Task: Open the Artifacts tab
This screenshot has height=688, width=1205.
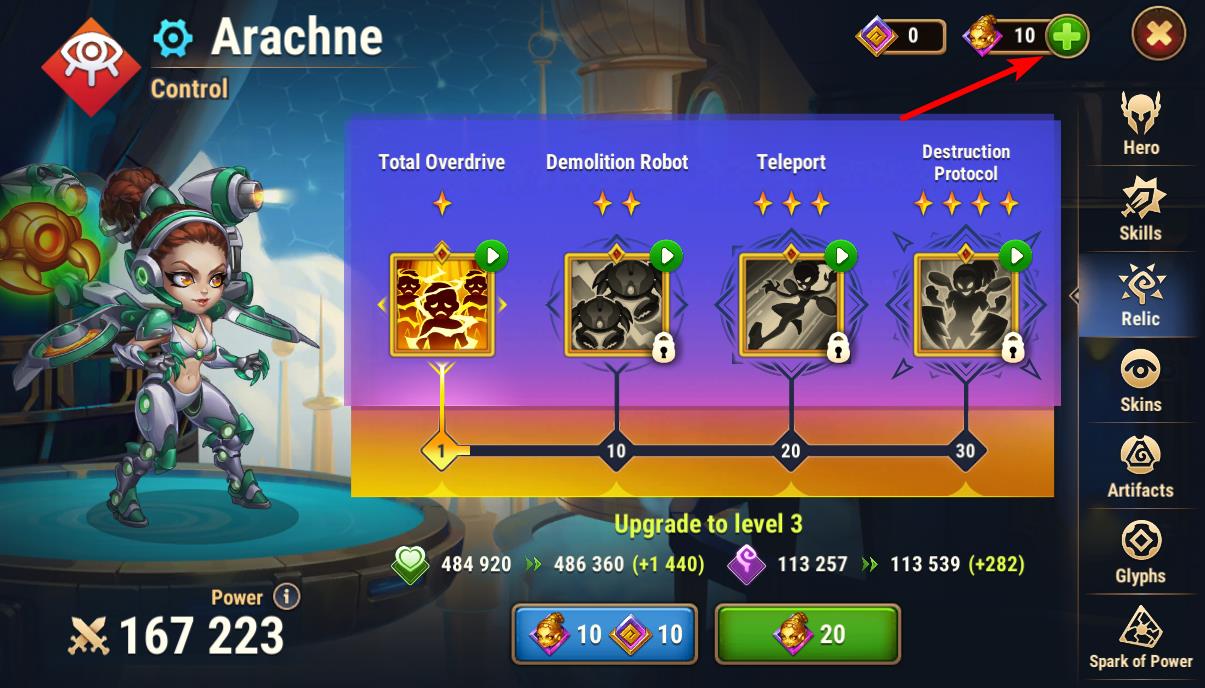Action: 1140,468
